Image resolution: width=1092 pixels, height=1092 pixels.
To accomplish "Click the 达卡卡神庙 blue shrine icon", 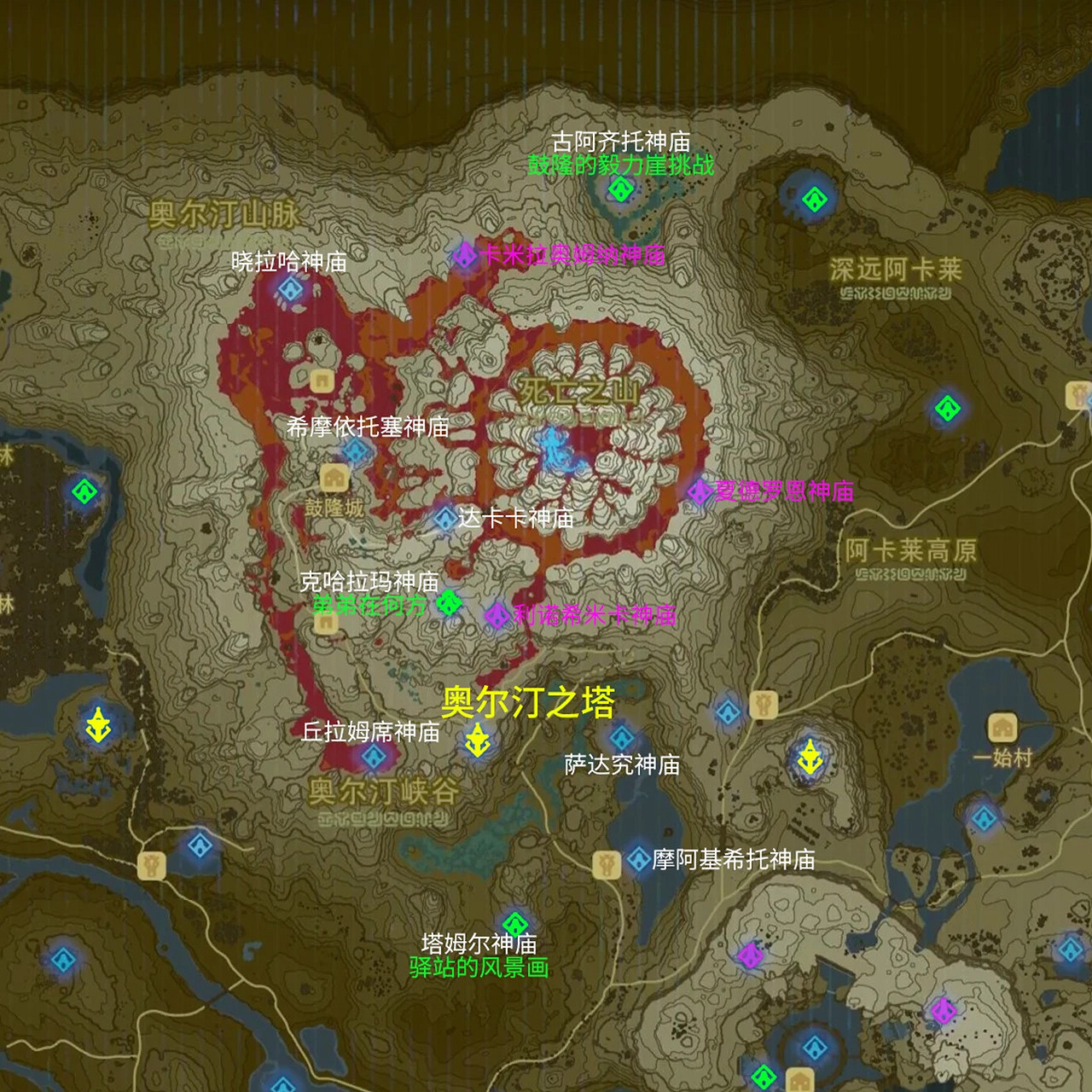I will point(444,517).
